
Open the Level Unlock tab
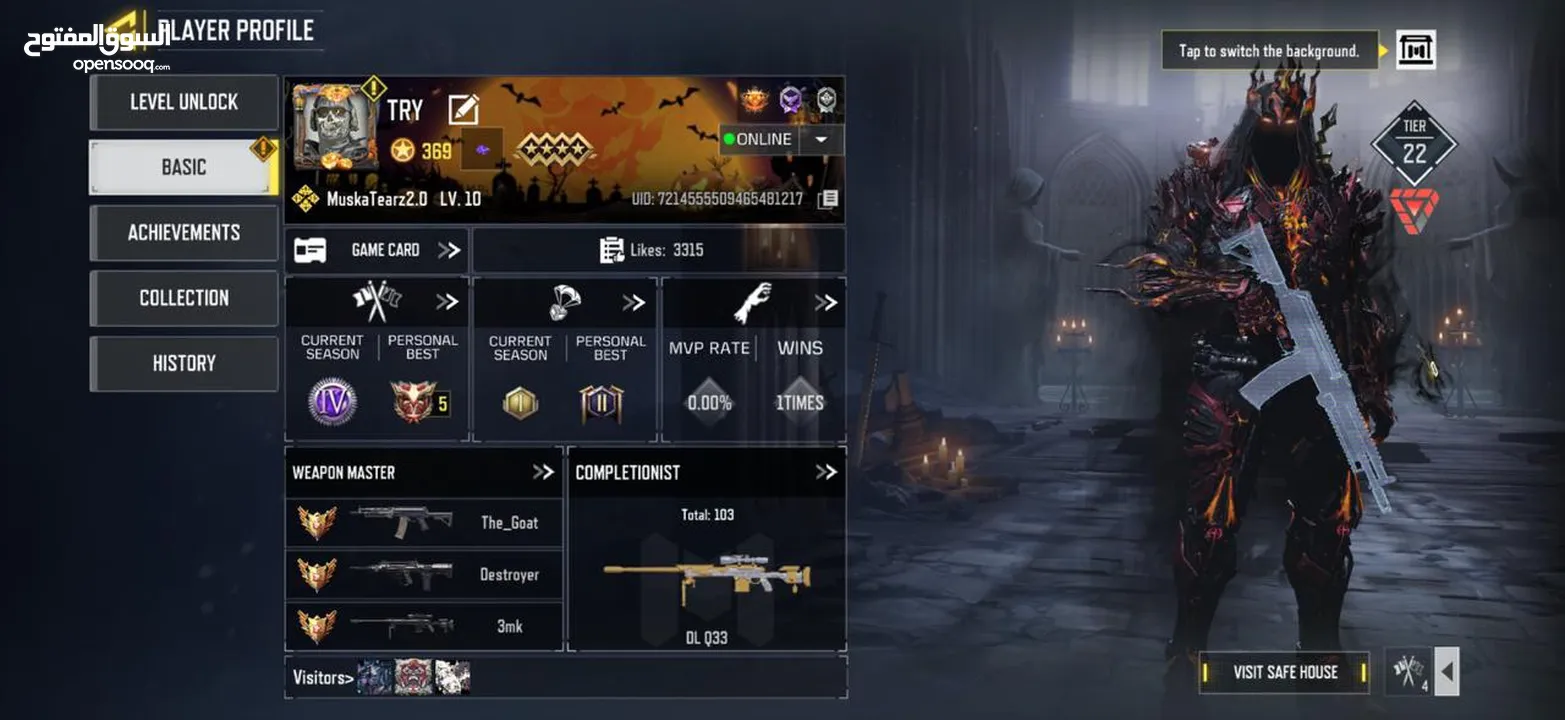coord(184,102)
